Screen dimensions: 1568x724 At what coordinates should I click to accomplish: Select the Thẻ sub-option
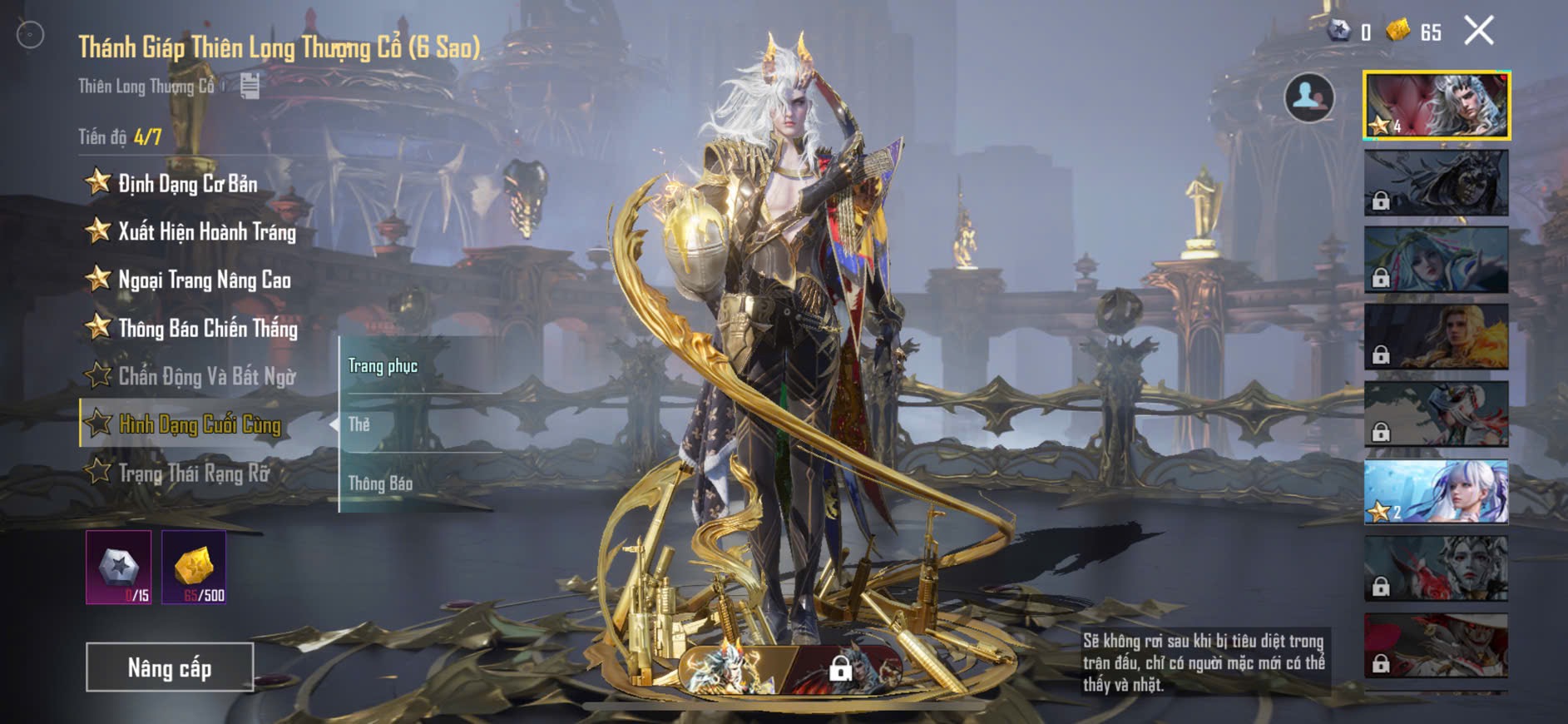click(x=359, y=424)
